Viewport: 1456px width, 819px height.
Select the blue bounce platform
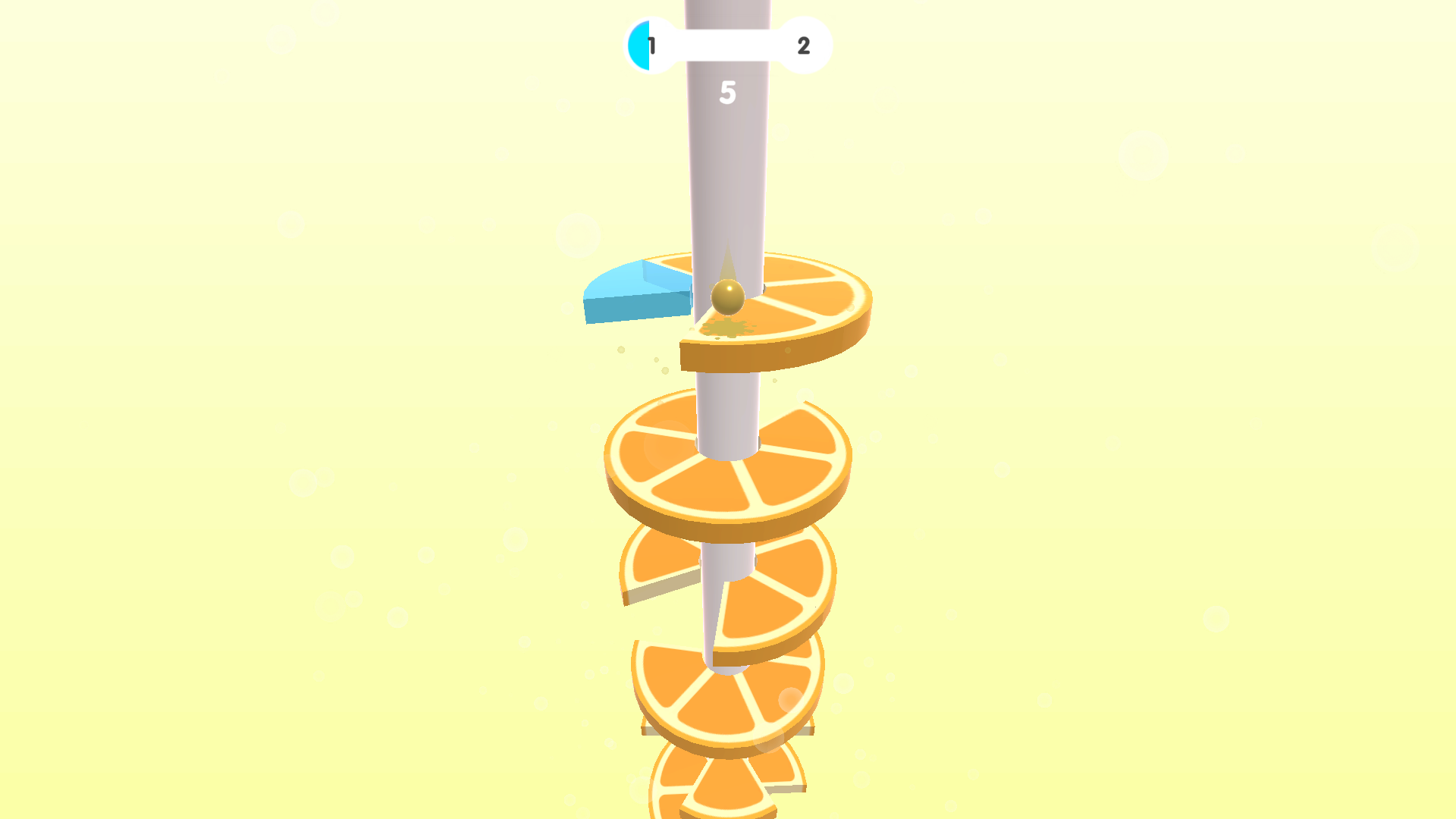coord(637,296)
